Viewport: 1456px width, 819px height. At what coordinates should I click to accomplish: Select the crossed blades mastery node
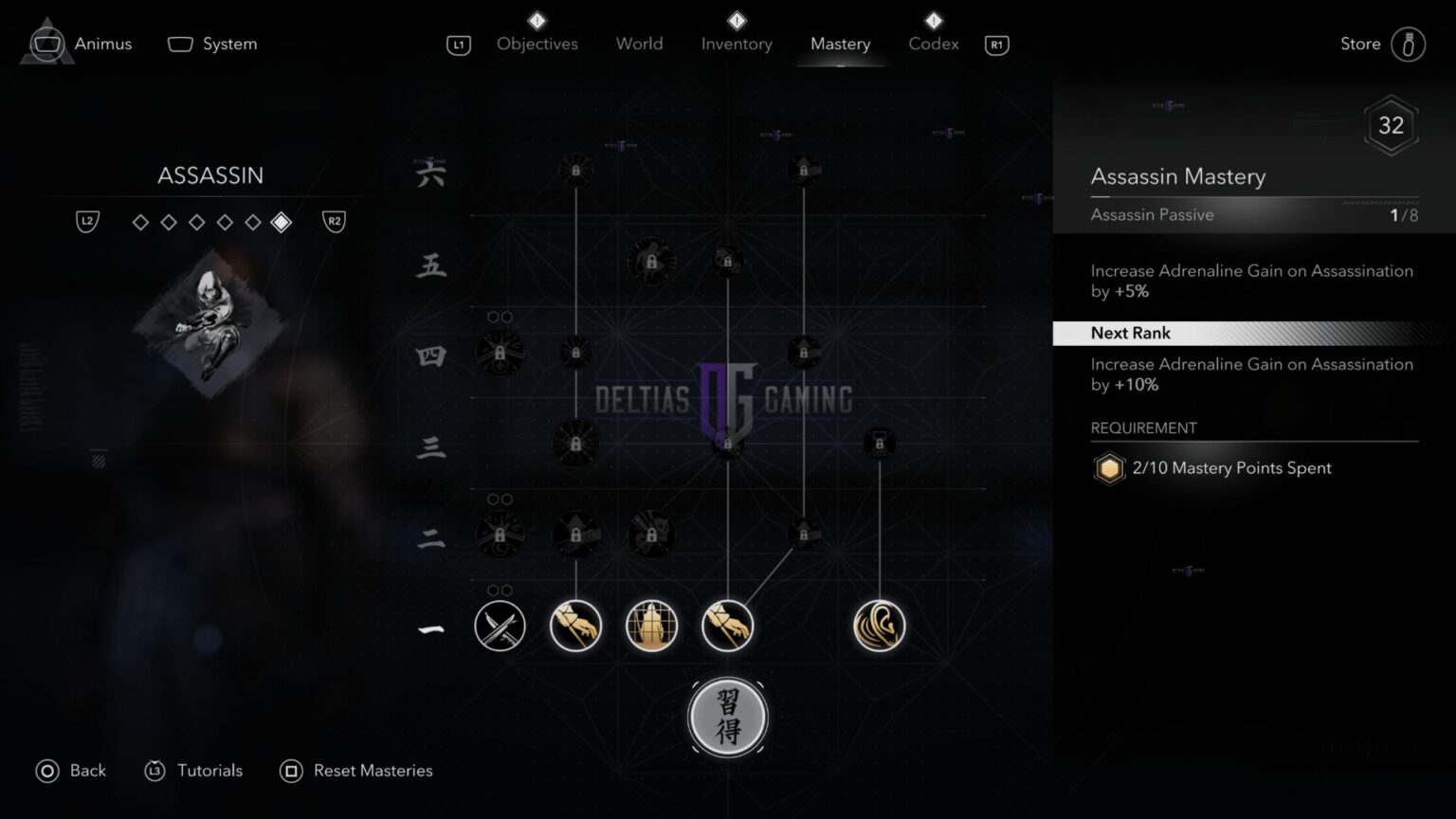(x=500, y=626)
